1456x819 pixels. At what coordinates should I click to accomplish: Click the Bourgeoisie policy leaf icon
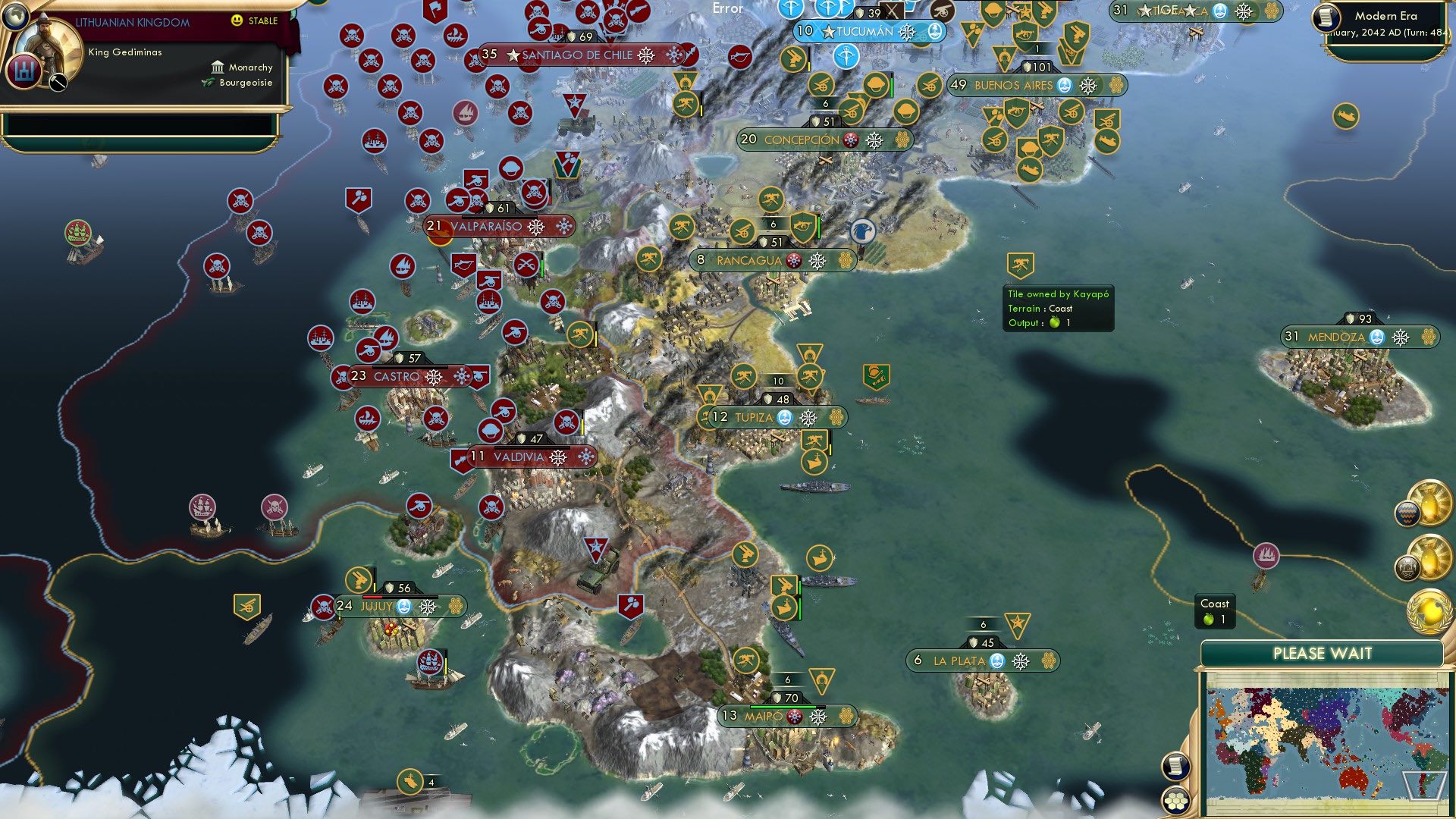coord(207,83)
